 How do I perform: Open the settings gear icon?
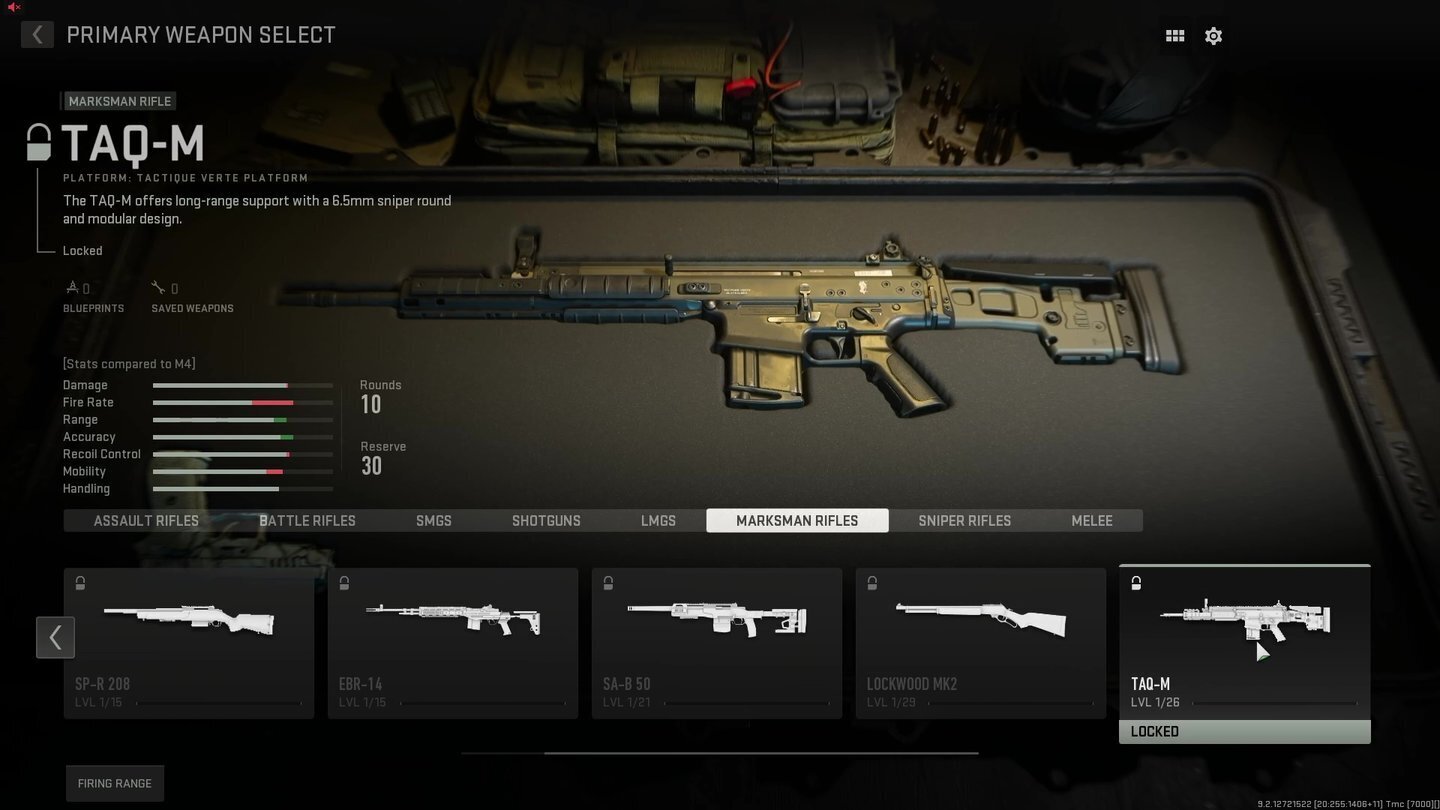pos(1213,35)
